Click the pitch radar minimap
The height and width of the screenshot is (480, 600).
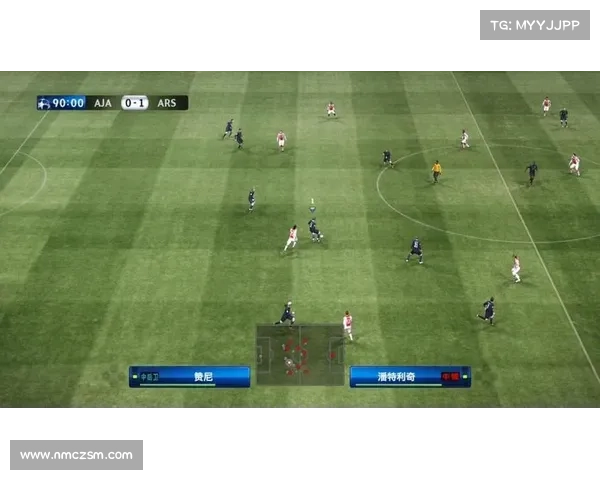(x=299, y=354)
